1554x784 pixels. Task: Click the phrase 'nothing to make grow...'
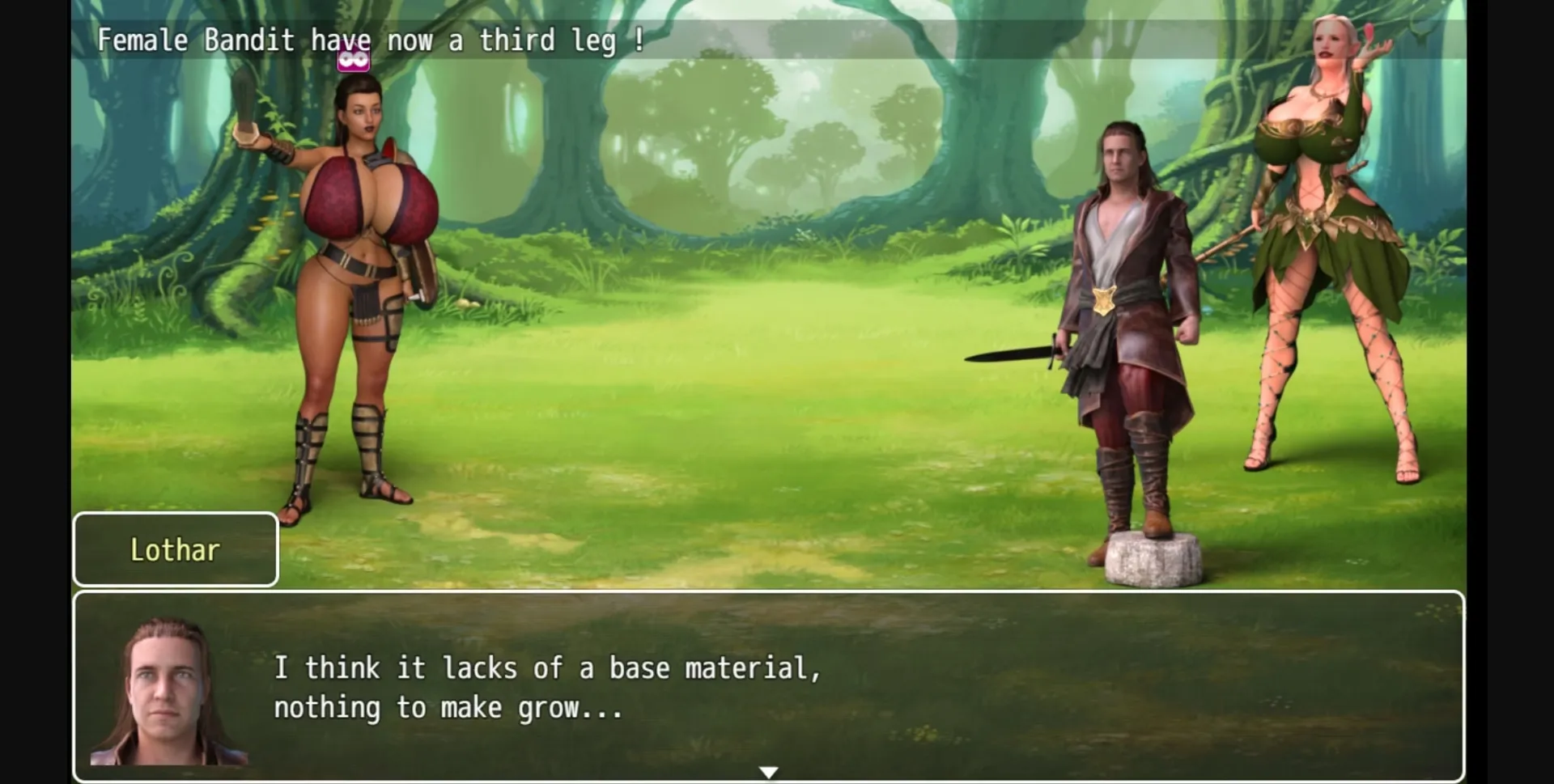[448, 707]
